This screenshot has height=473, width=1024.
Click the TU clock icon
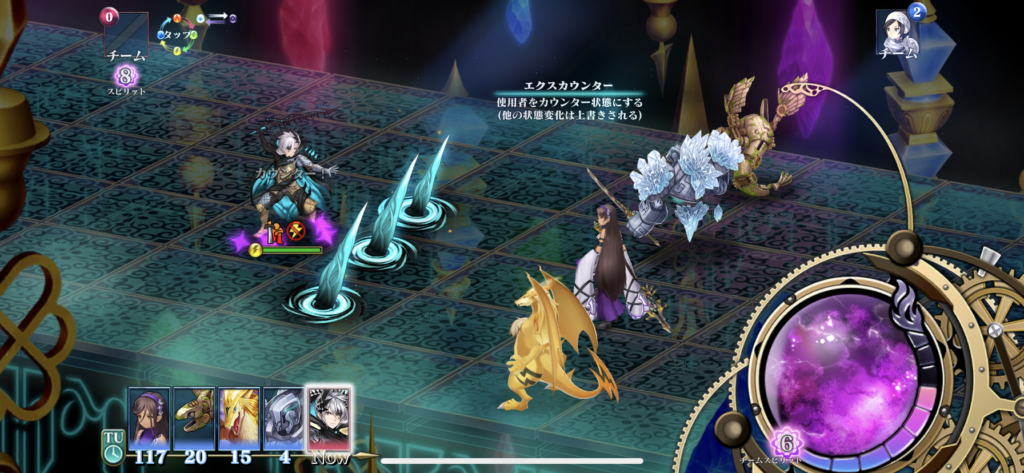112,443
